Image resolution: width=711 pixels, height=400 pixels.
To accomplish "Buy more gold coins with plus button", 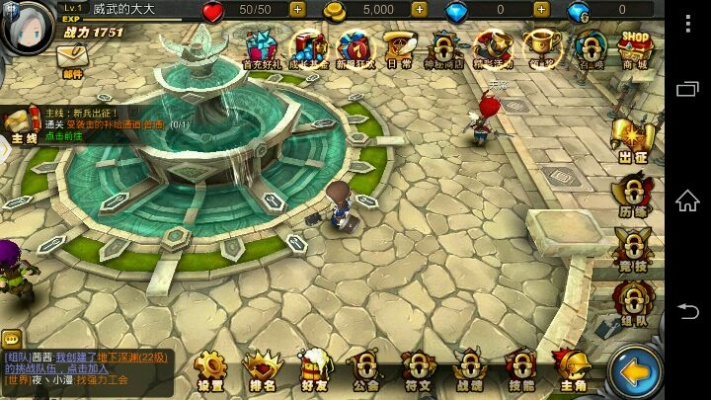I will point(418,10).
